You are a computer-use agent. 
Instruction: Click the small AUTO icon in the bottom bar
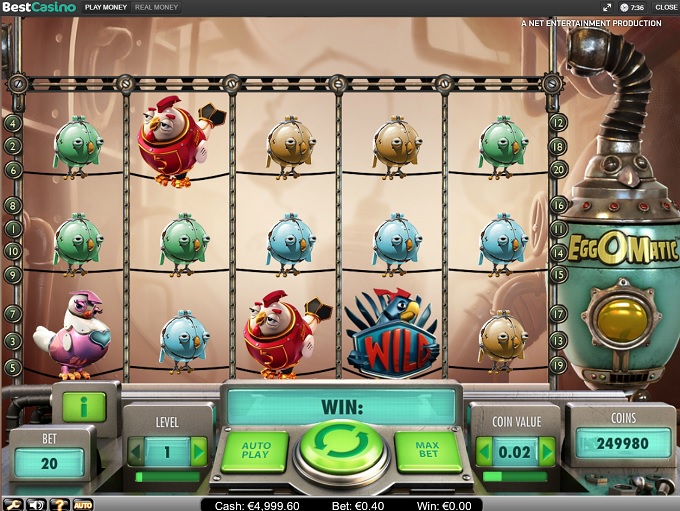coord(83,504)
